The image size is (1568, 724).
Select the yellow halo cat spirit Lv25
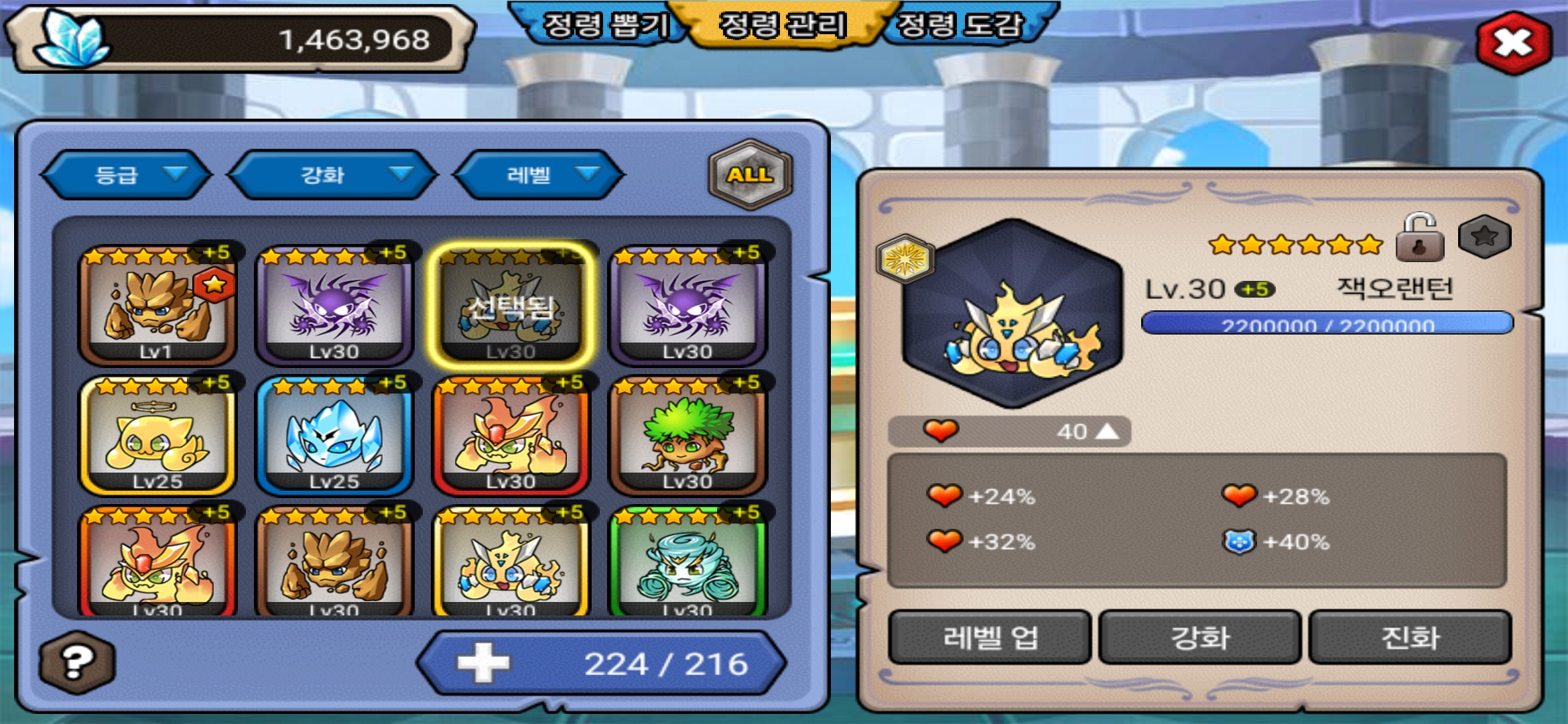pyautogui.click(x=157, y=436)
